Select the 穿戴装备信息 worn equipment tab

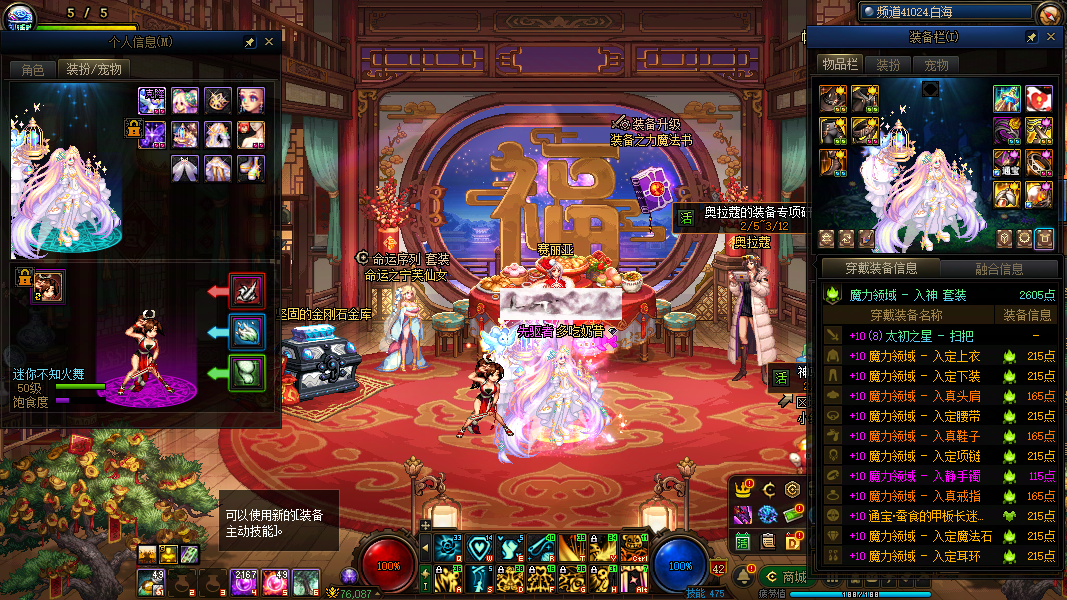pos(880,269)
